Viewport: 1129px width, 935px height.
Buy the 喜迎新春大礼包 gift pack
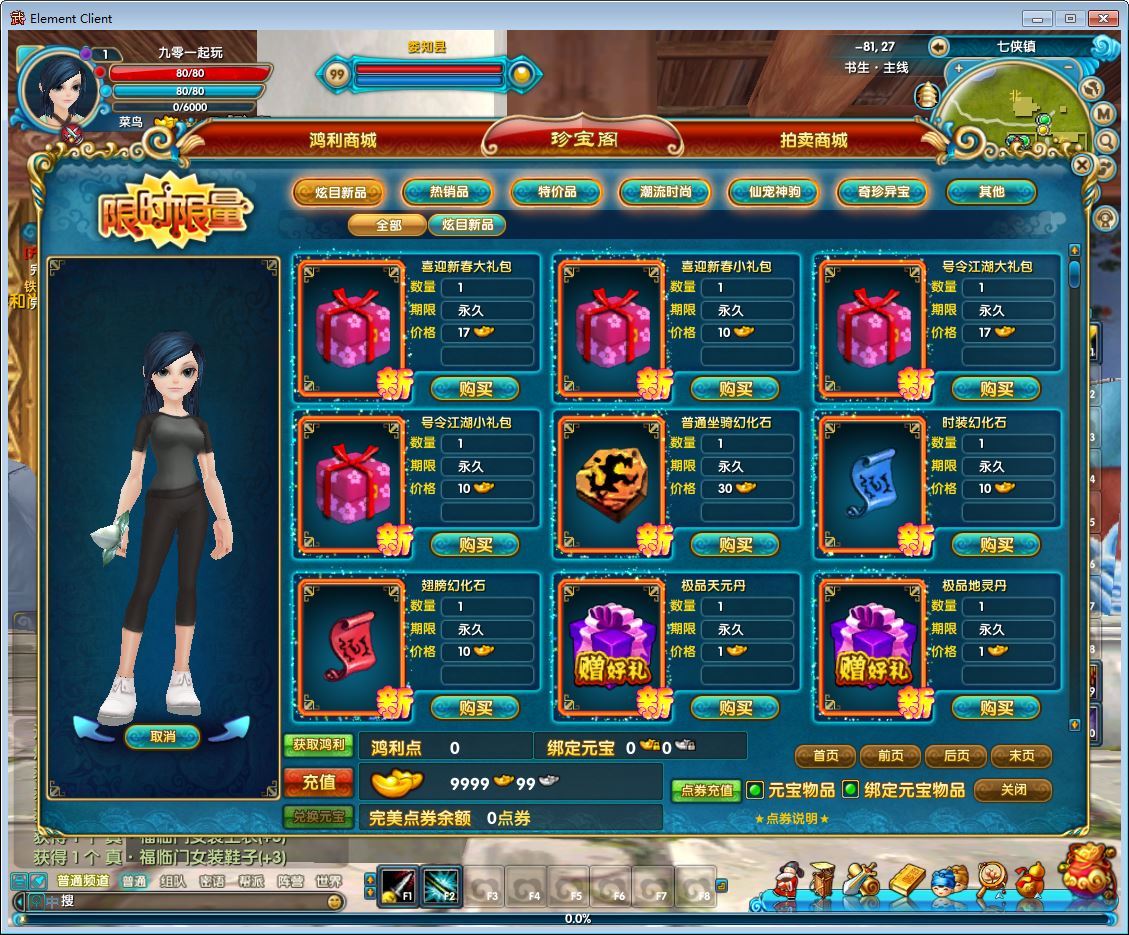(x=476, y=388)
